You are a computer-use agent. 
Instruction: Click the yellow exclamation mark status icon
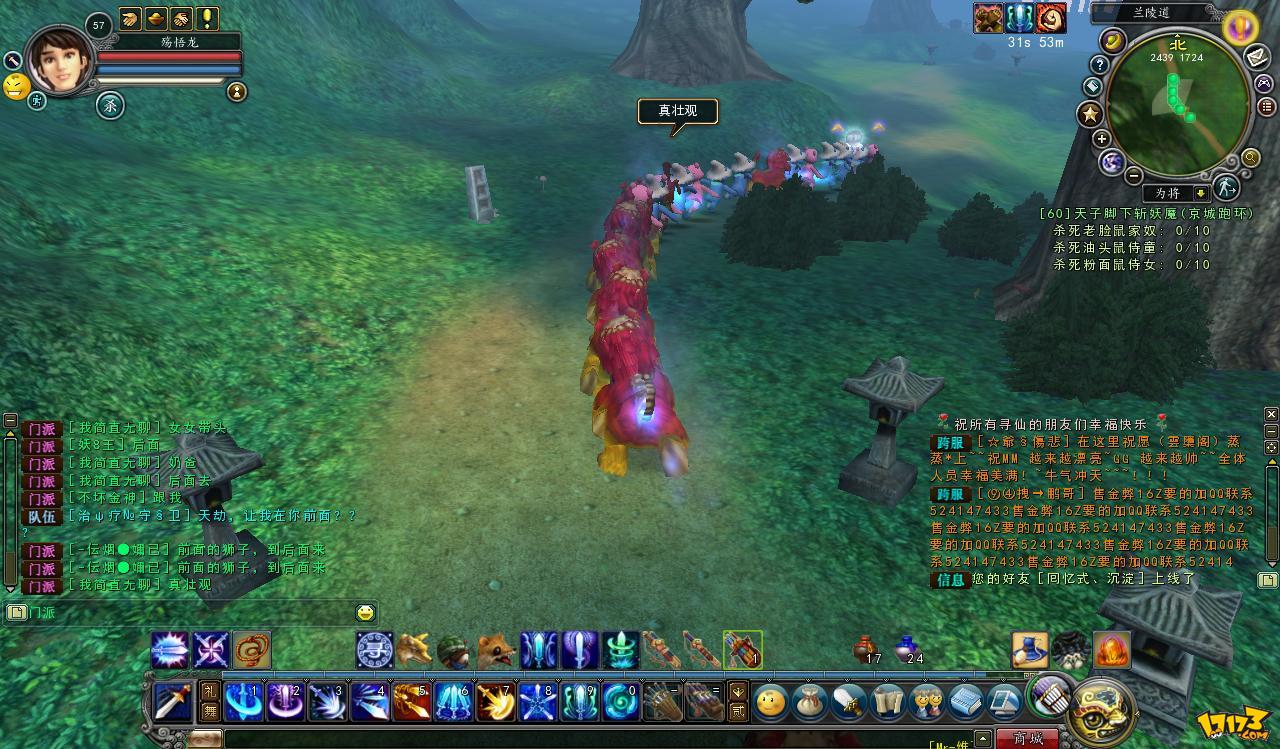coord(207,19)
